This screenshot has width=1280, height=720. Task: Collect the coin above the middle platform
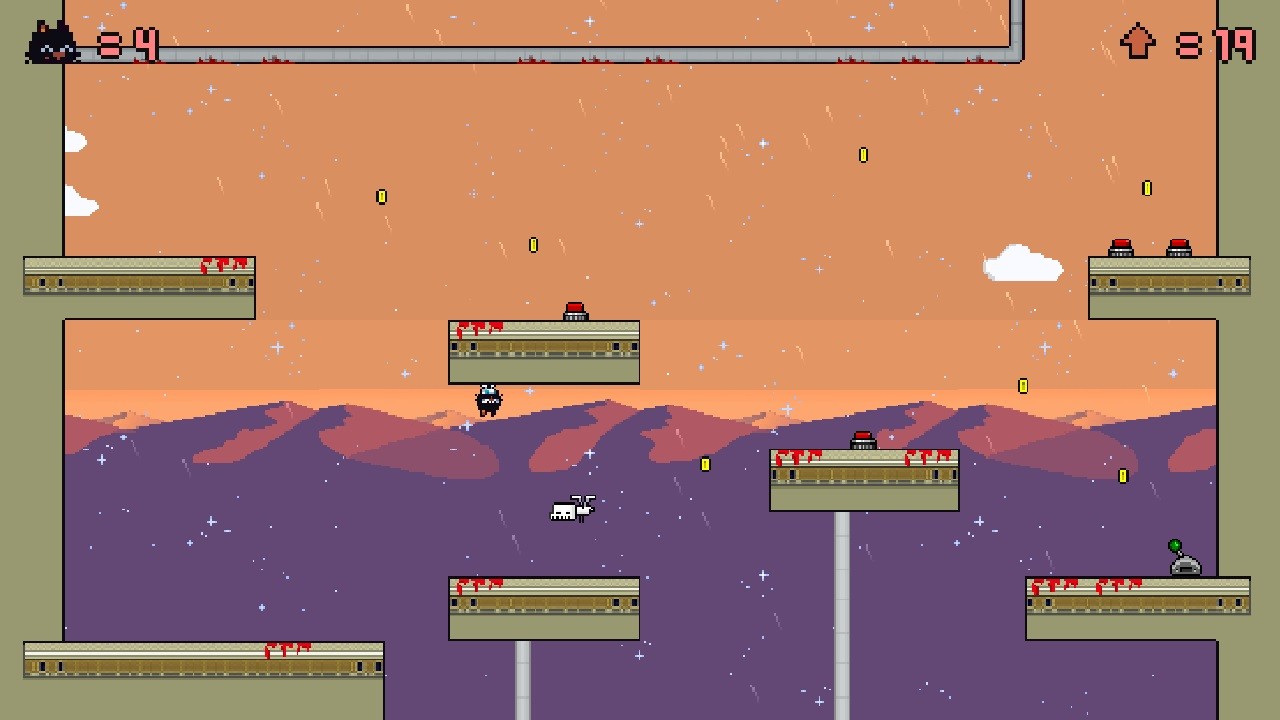tap(533, 243)
